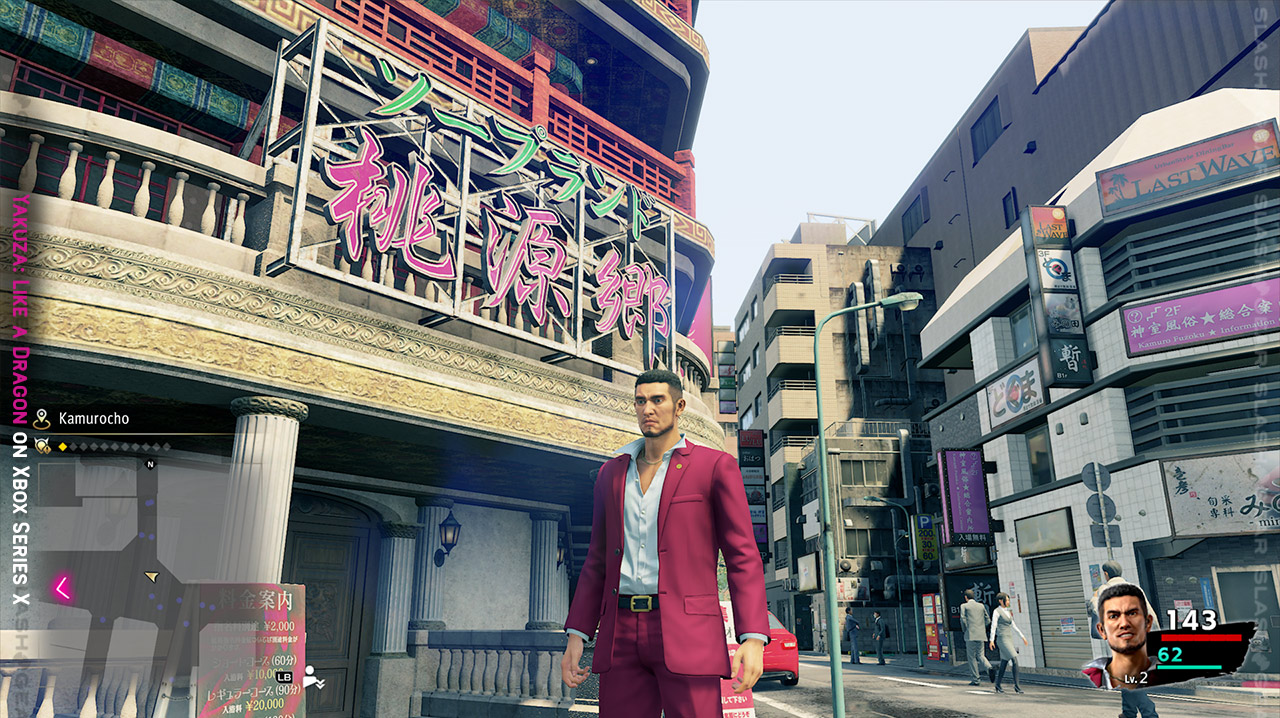Click the encounter gauge icon under Kamurocho
Image resolution: width=1280 pixels, height=718 pixels.
pyautogui.click(x=42, y=446)
